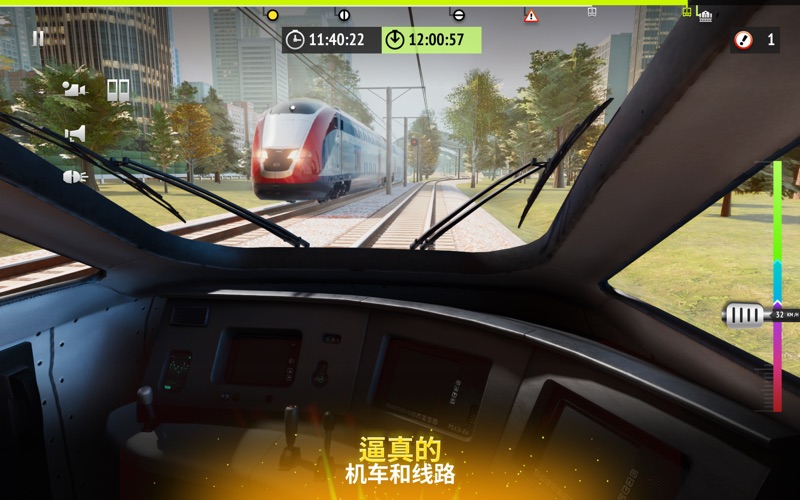Pause the train simulation
Image resolution: width=800 pixels, height=500 pixels.
pyautogui.click(x=38, y=38)
